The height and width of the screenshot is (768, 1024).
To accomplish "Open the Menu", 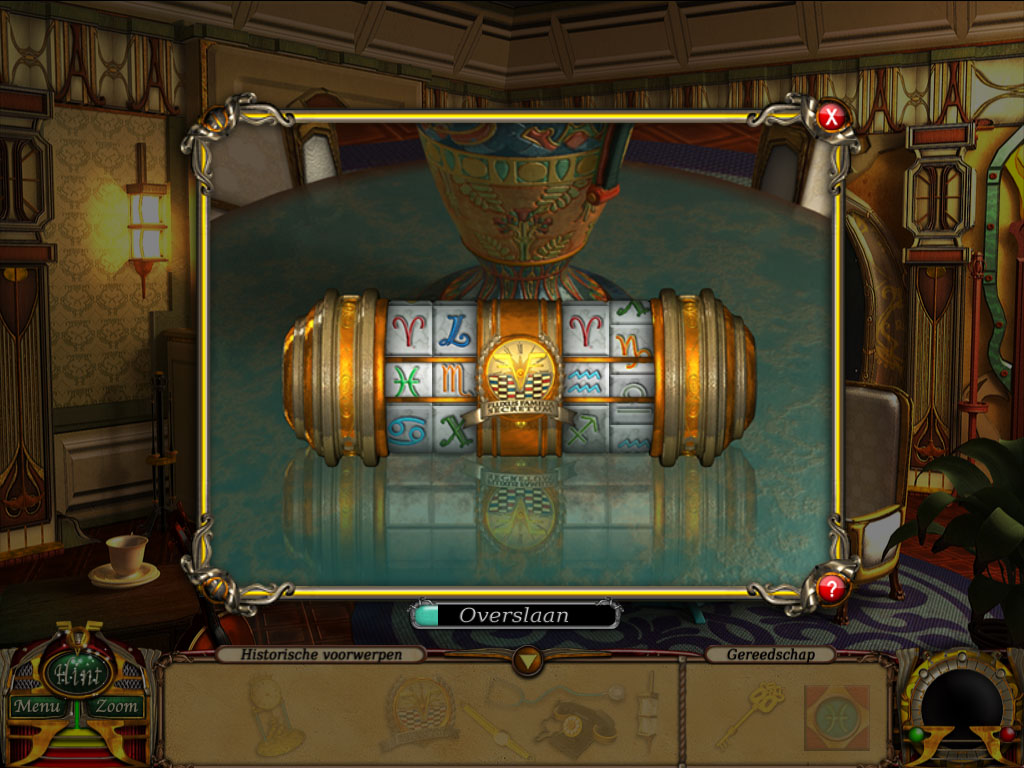I will point(37,707).
